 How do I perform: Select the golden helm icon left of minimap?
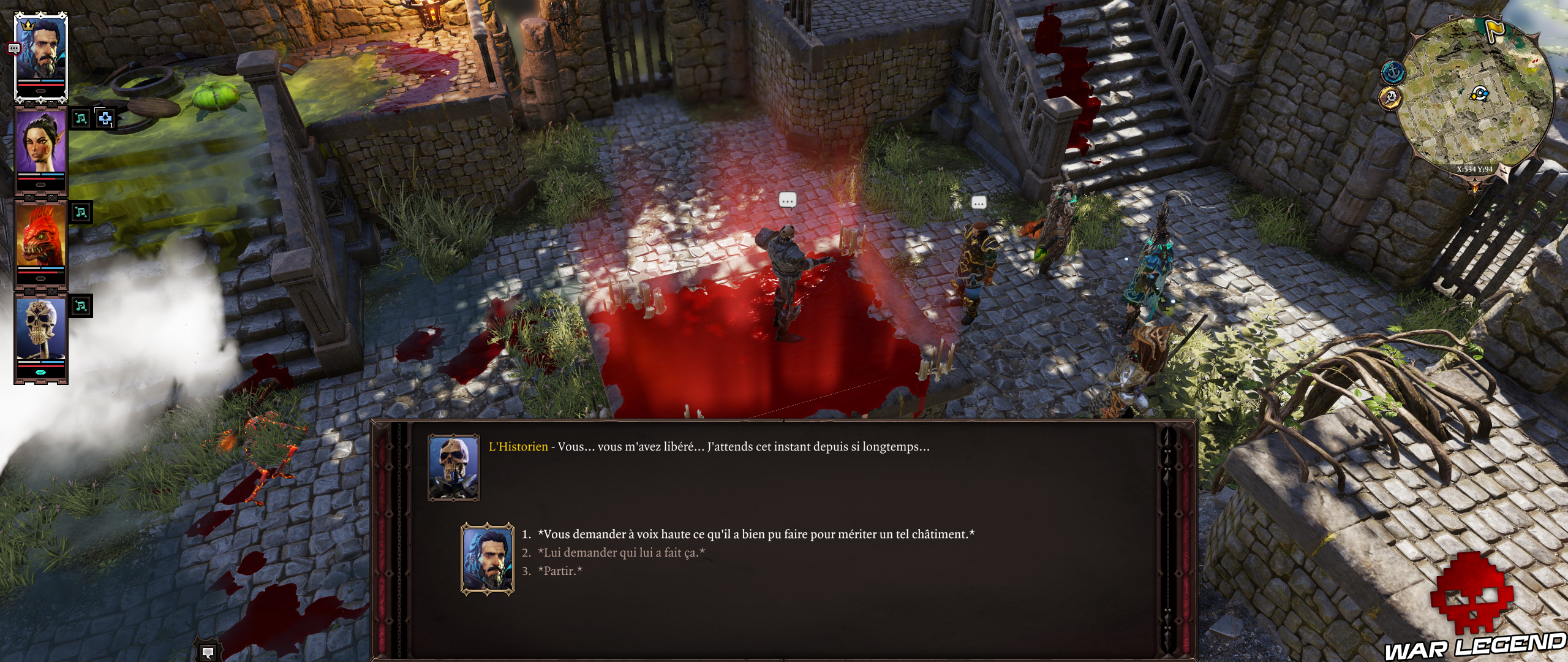click(x=1391, y=98)
